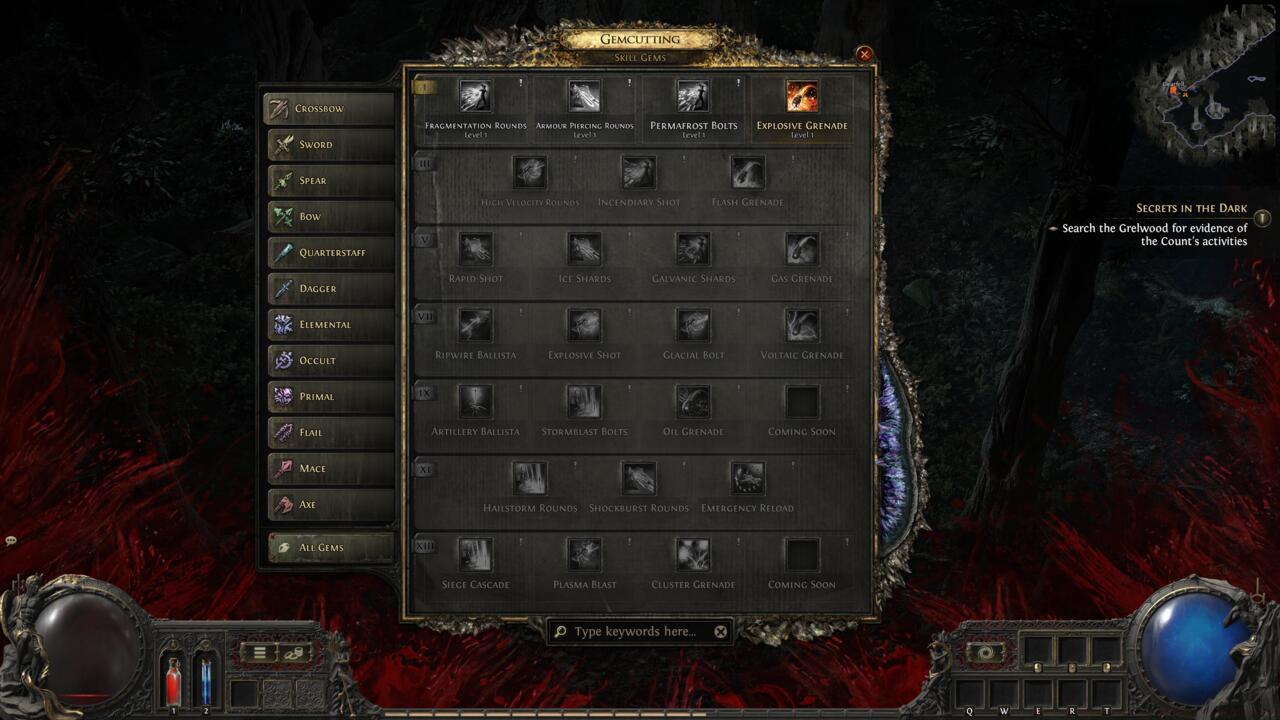
Task: Select the Armour Piercing Rounds gem
Action: 585,97
